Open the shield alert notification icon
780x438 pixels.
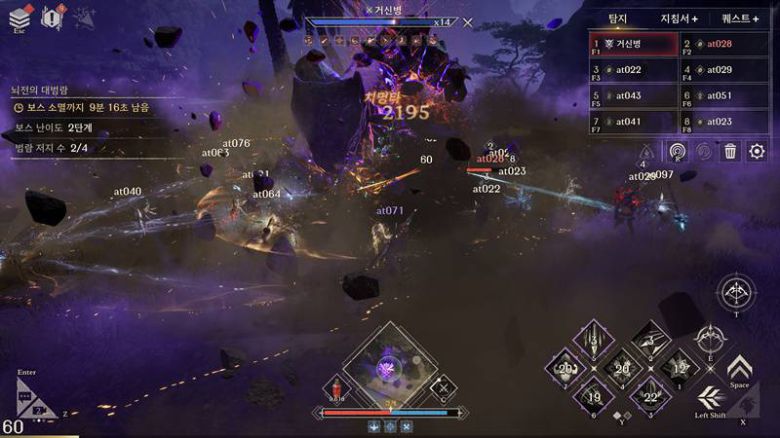[52, 16]
